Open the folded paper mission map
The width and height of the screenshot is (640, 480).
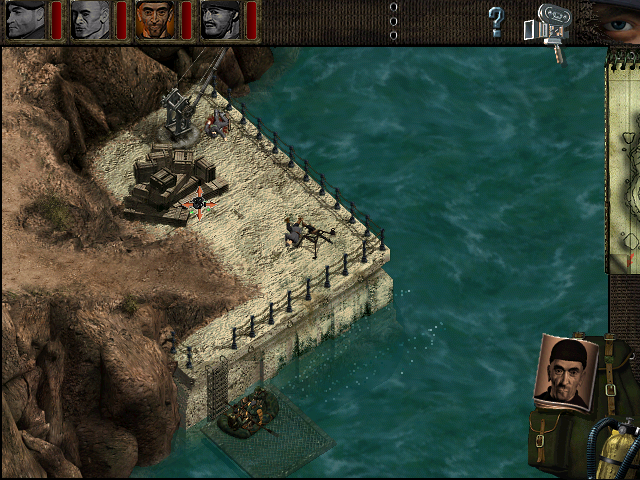[x=623, y=160]
